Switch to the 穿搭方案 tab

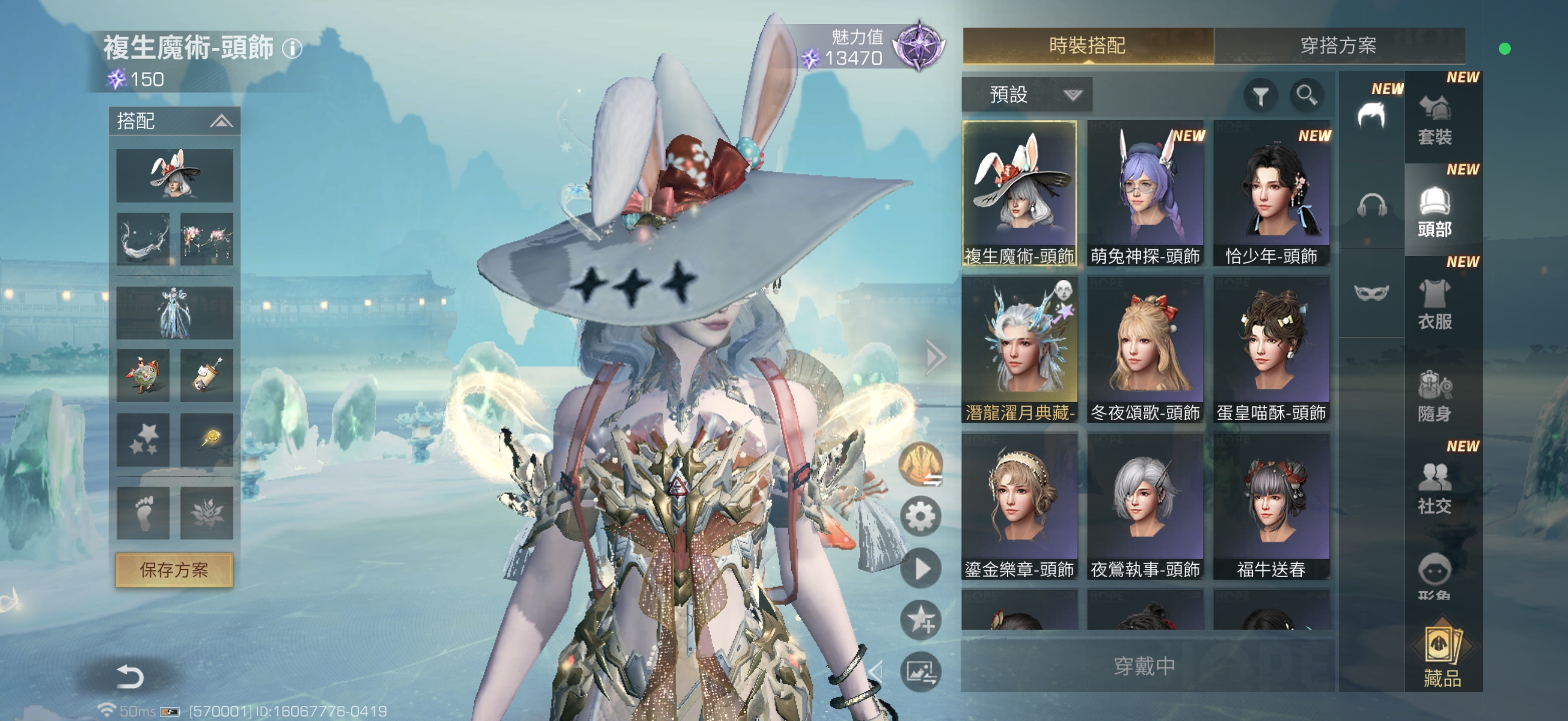(1338, 46)
